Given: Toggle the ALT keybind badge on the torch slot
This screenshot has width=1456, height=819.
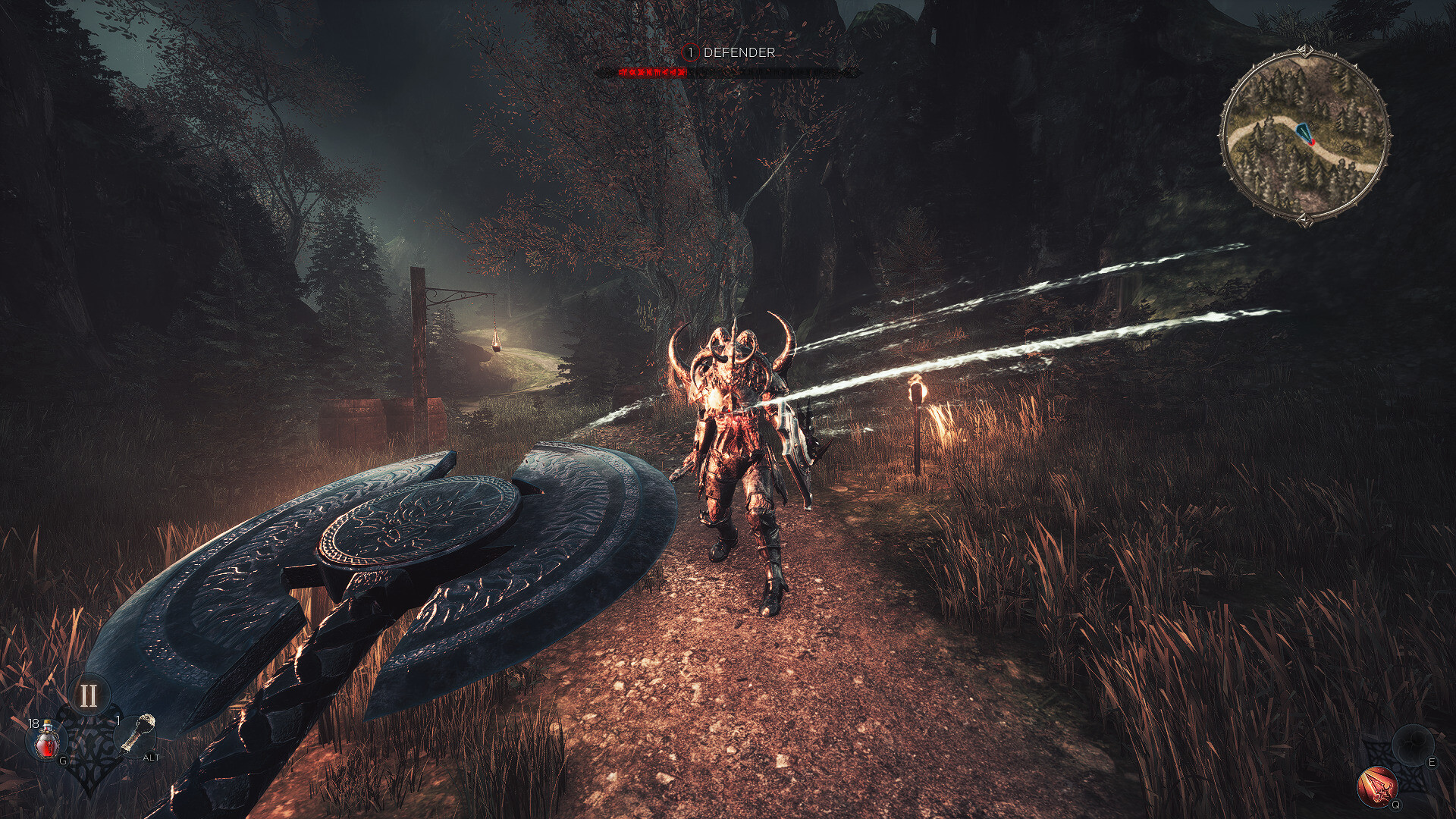Looking at the screenshot, I should pyautogui.click(x=151, y=758).
